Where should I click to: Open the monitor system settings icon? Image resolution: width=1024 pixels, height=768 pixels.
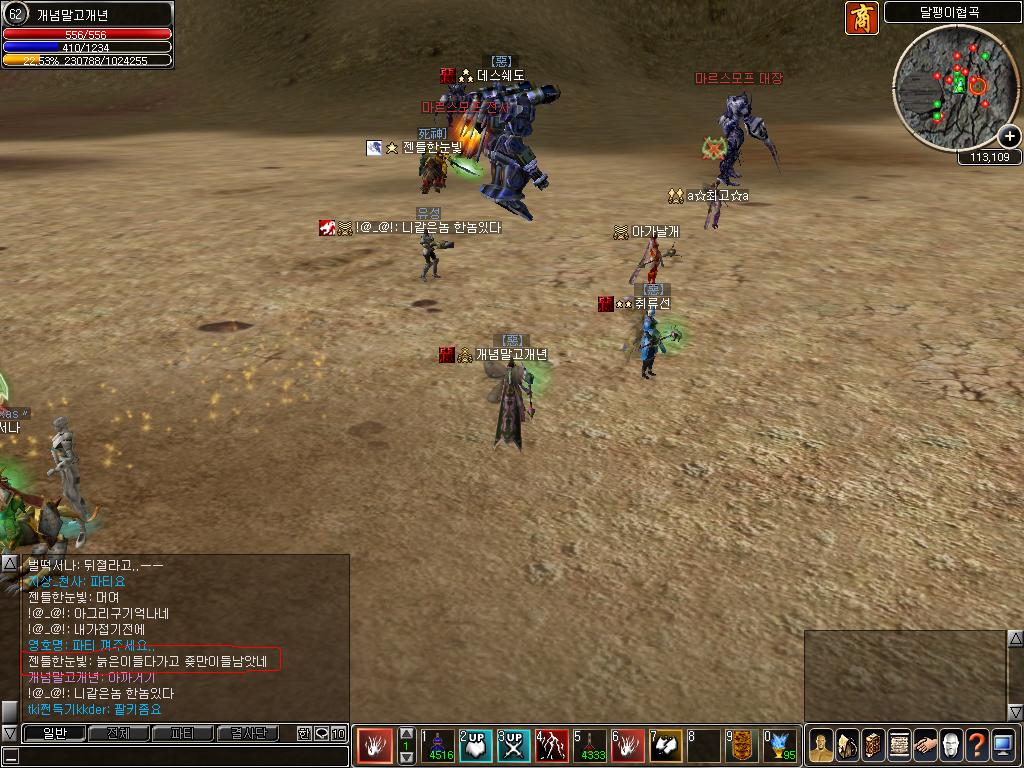(x=1003, y=746)
